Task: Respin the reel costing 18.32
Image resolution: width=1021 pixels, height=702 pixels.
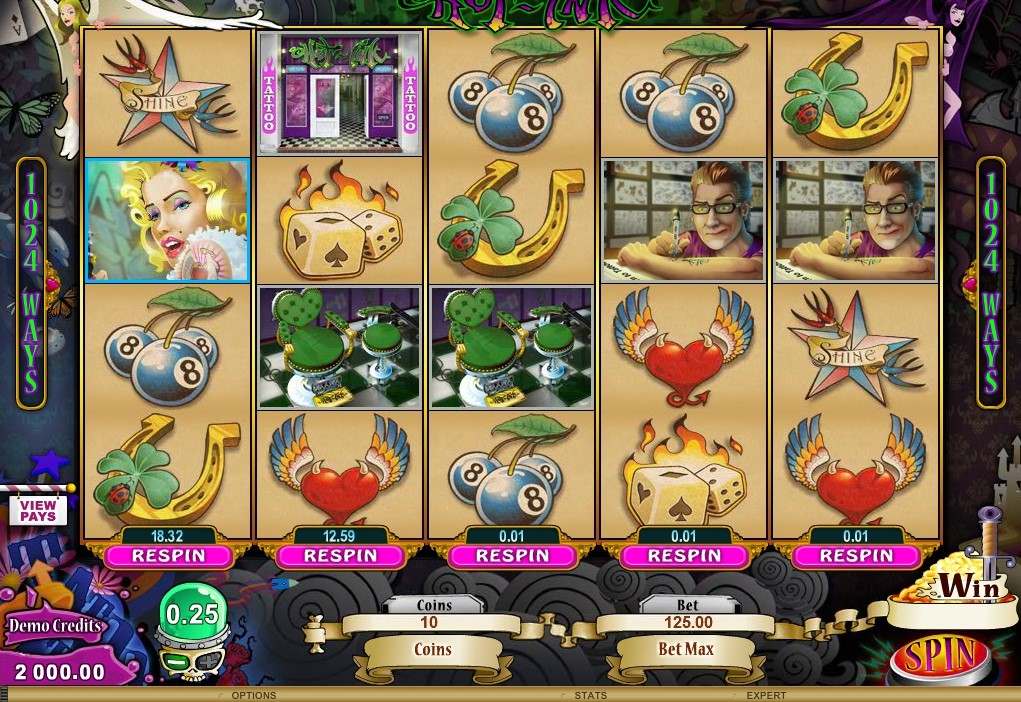Action: click(x=168, y=555)
